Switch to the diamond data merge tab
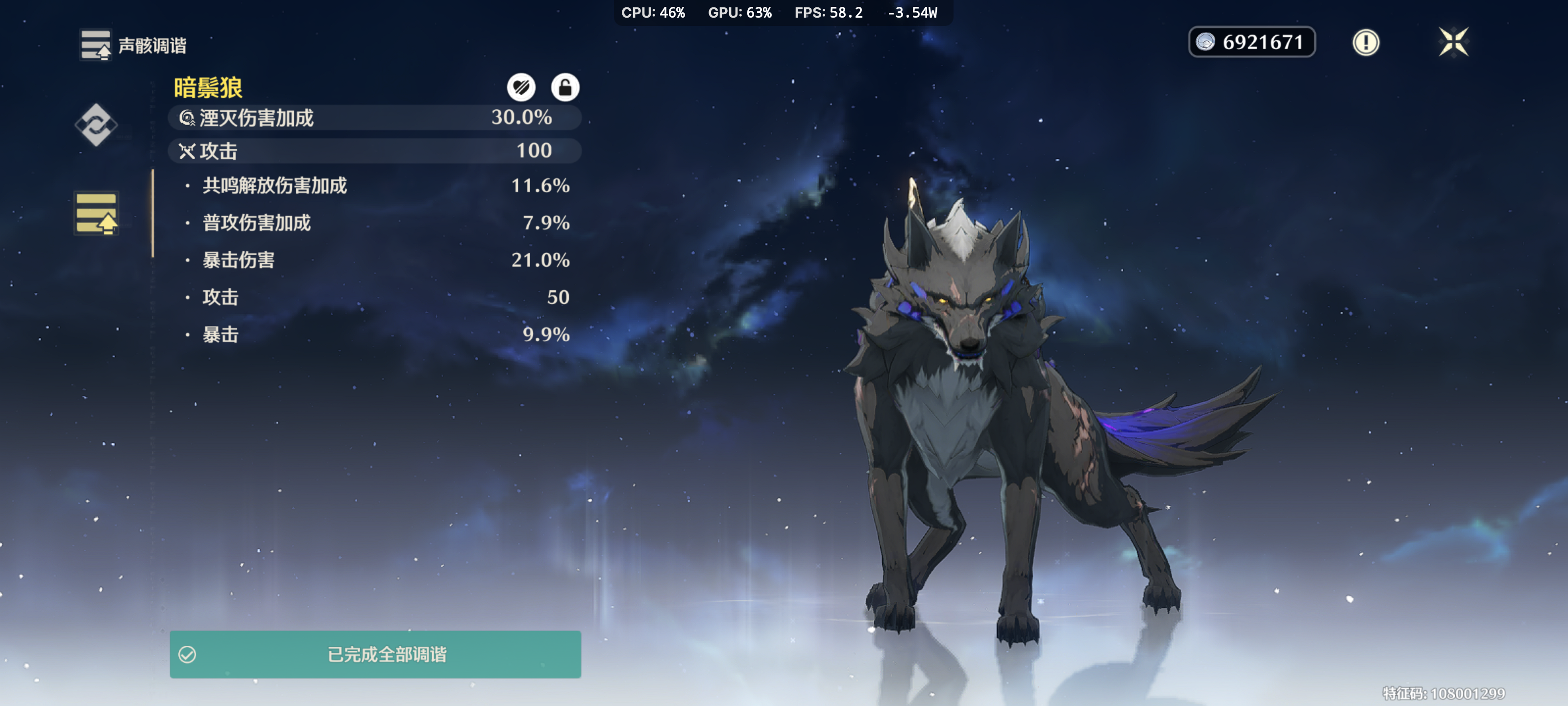This screenshot has width=1568, height=706. (96, 125)
